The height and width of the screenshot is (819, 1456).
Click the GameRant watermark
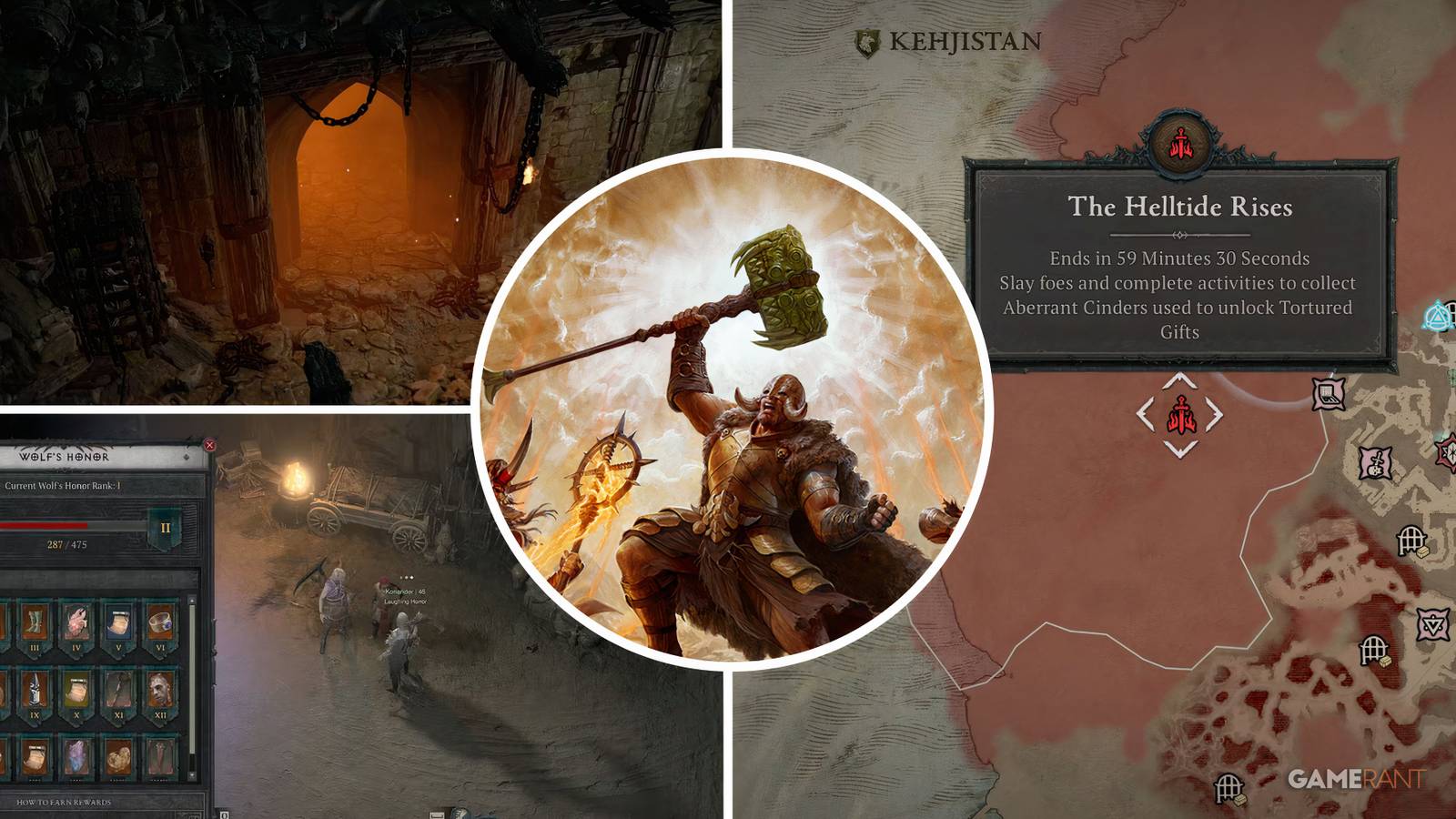click(x=1359, y=776)
